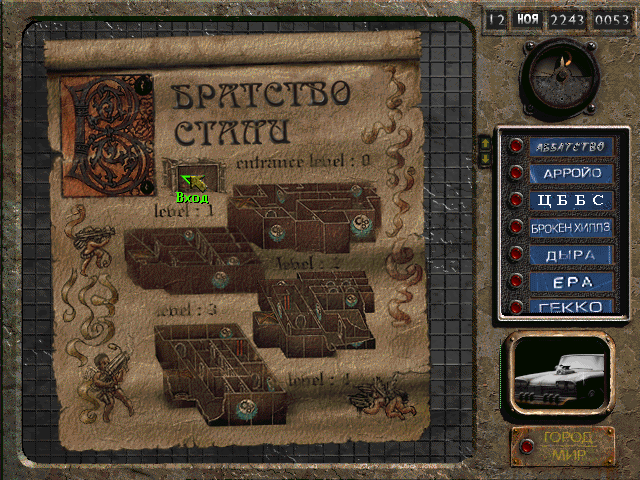640x480 pixels.
Task: Select the ДЫРА location entry
Action: point(568,254)
